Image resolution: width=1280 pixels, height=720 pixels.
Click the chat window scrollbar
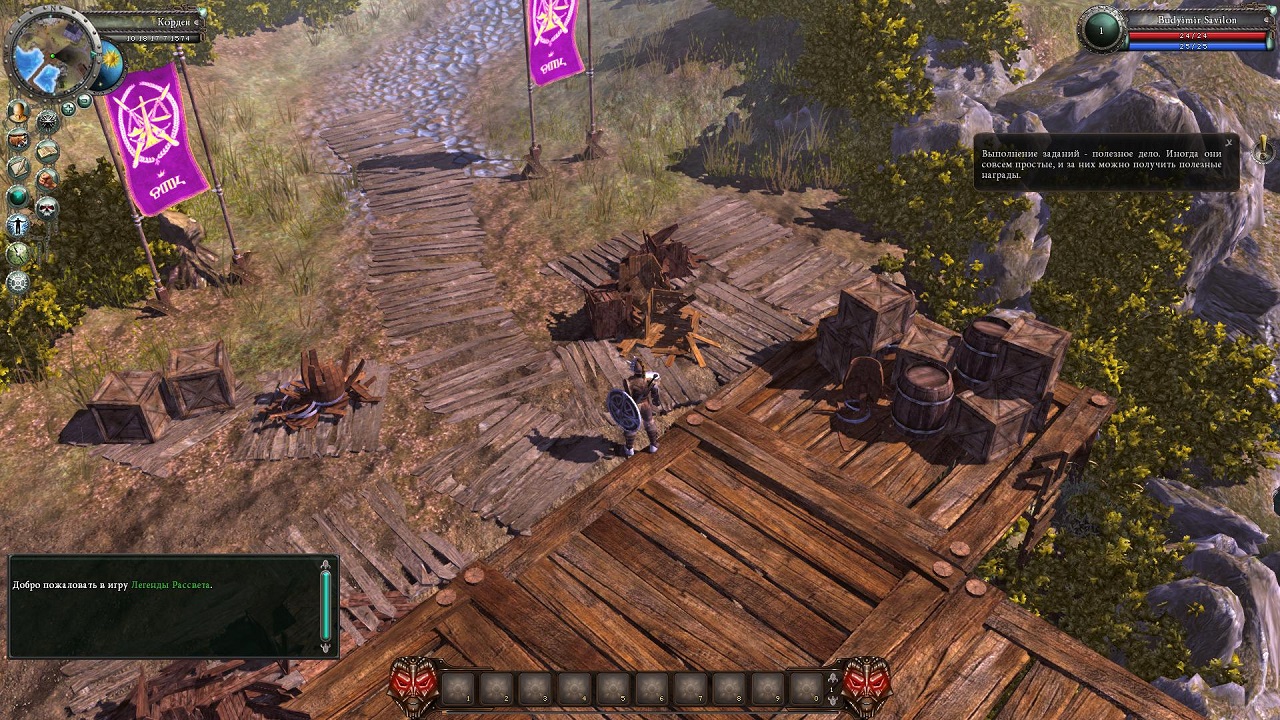[x=325, y=606]
